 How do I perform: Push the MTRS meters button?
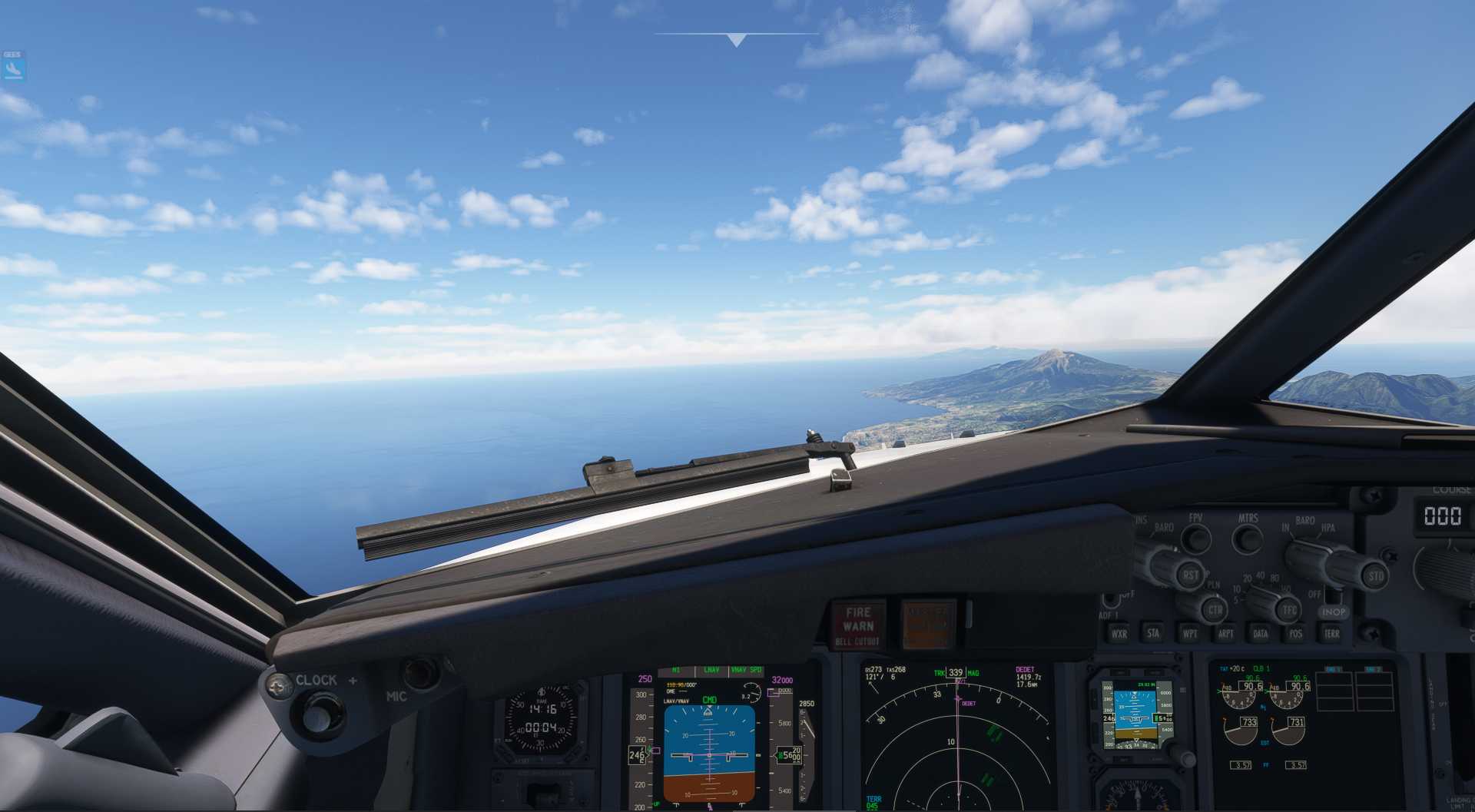point(1248,539)
